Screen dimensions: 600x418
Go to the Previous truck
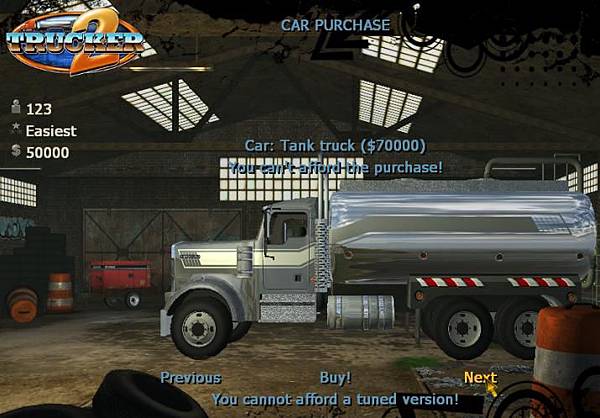(x=190, y=377)
